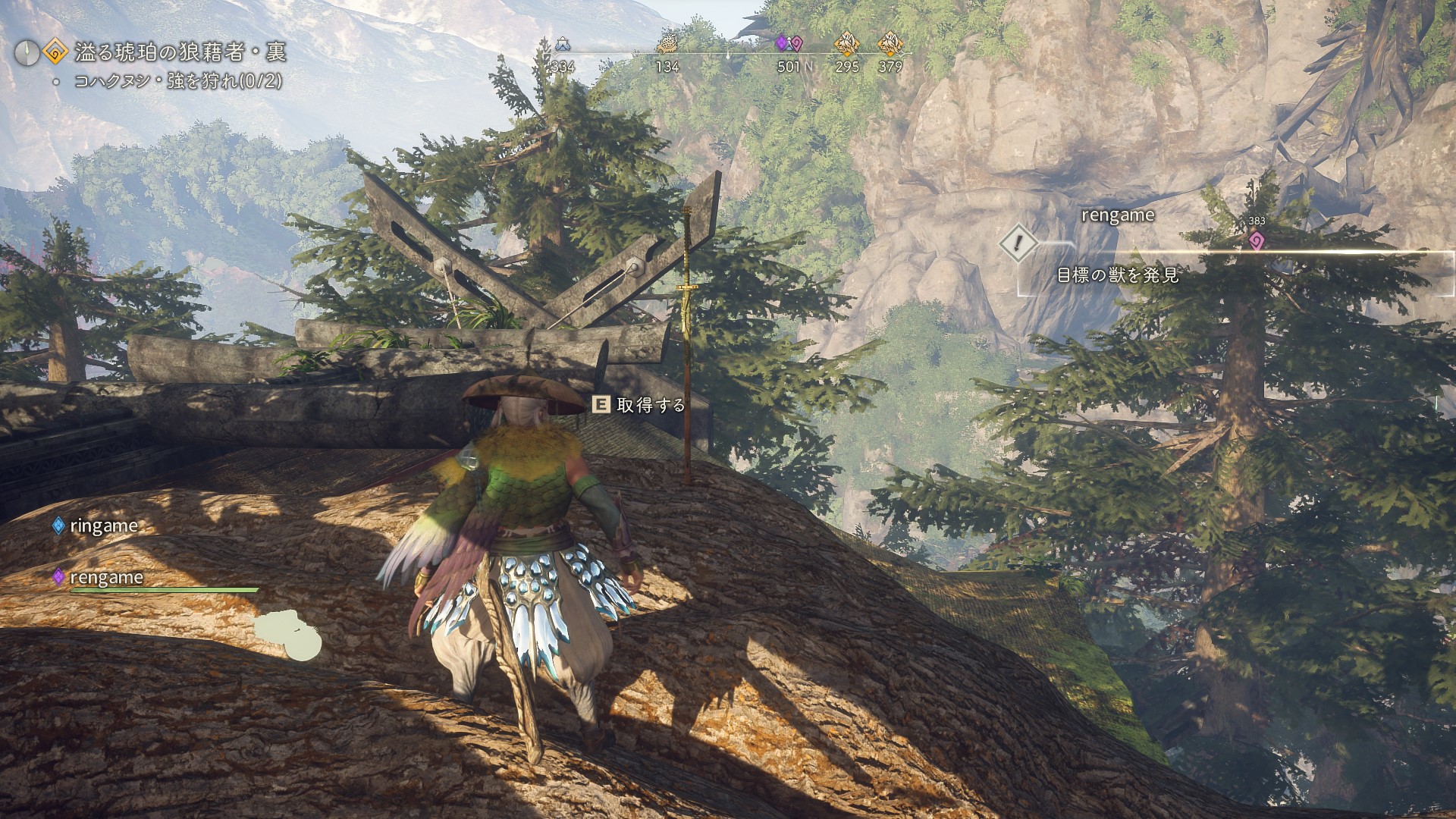Select party member ringame
The height and width of the screenshot is (819, 1456).
point(103,526)
